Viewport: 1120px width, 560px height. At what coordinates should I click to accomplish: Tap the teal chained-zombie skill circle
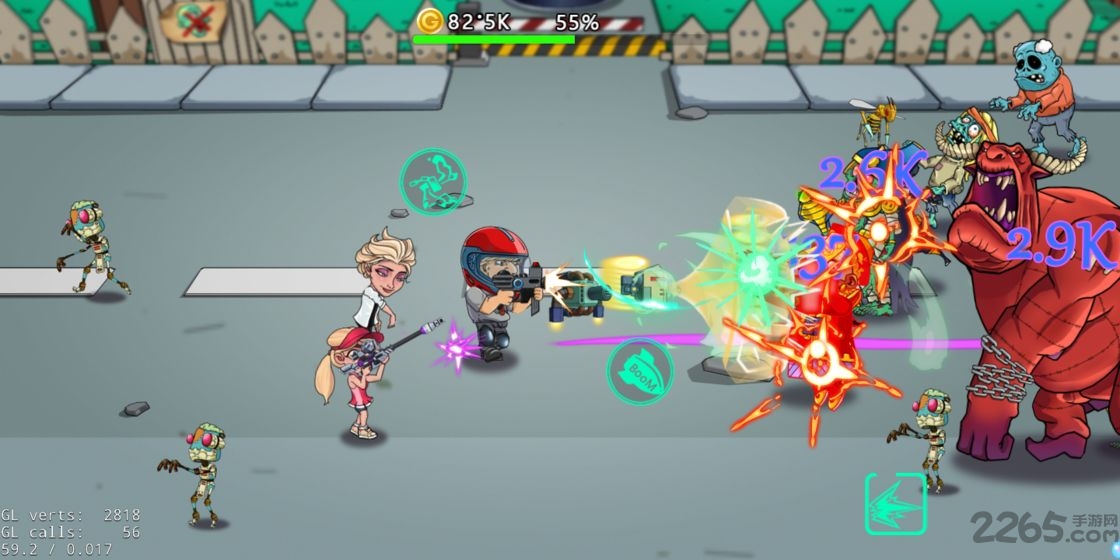[x=433, y=181]
